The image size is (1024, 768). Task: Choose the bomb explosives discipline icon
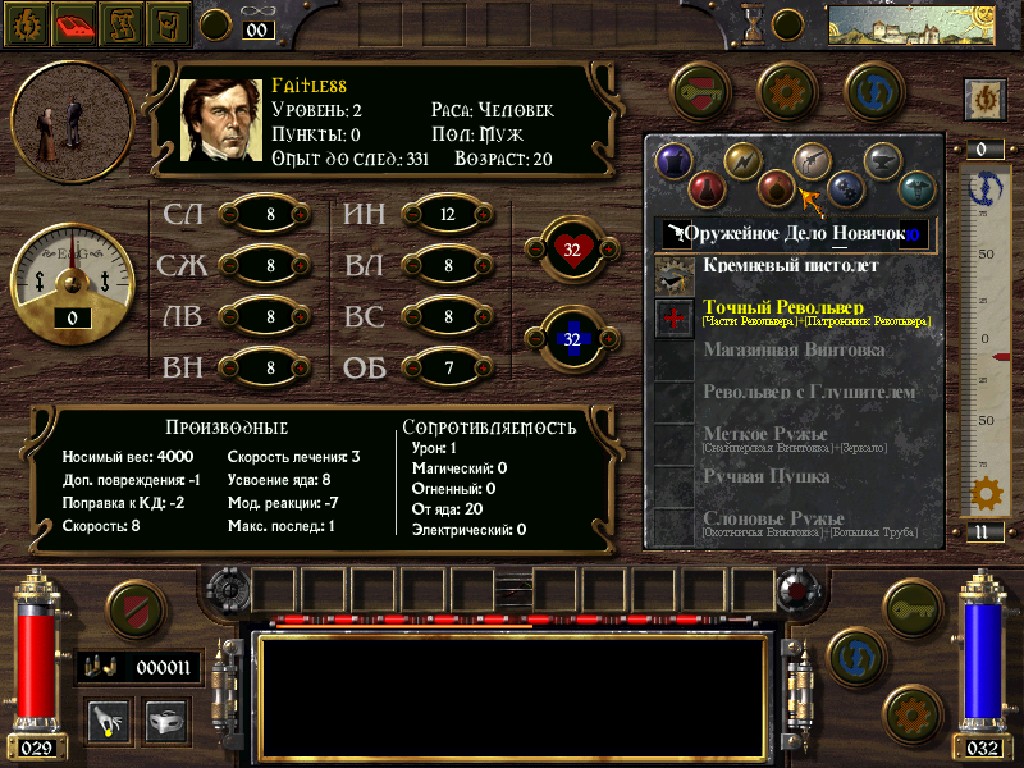point(775,187)
